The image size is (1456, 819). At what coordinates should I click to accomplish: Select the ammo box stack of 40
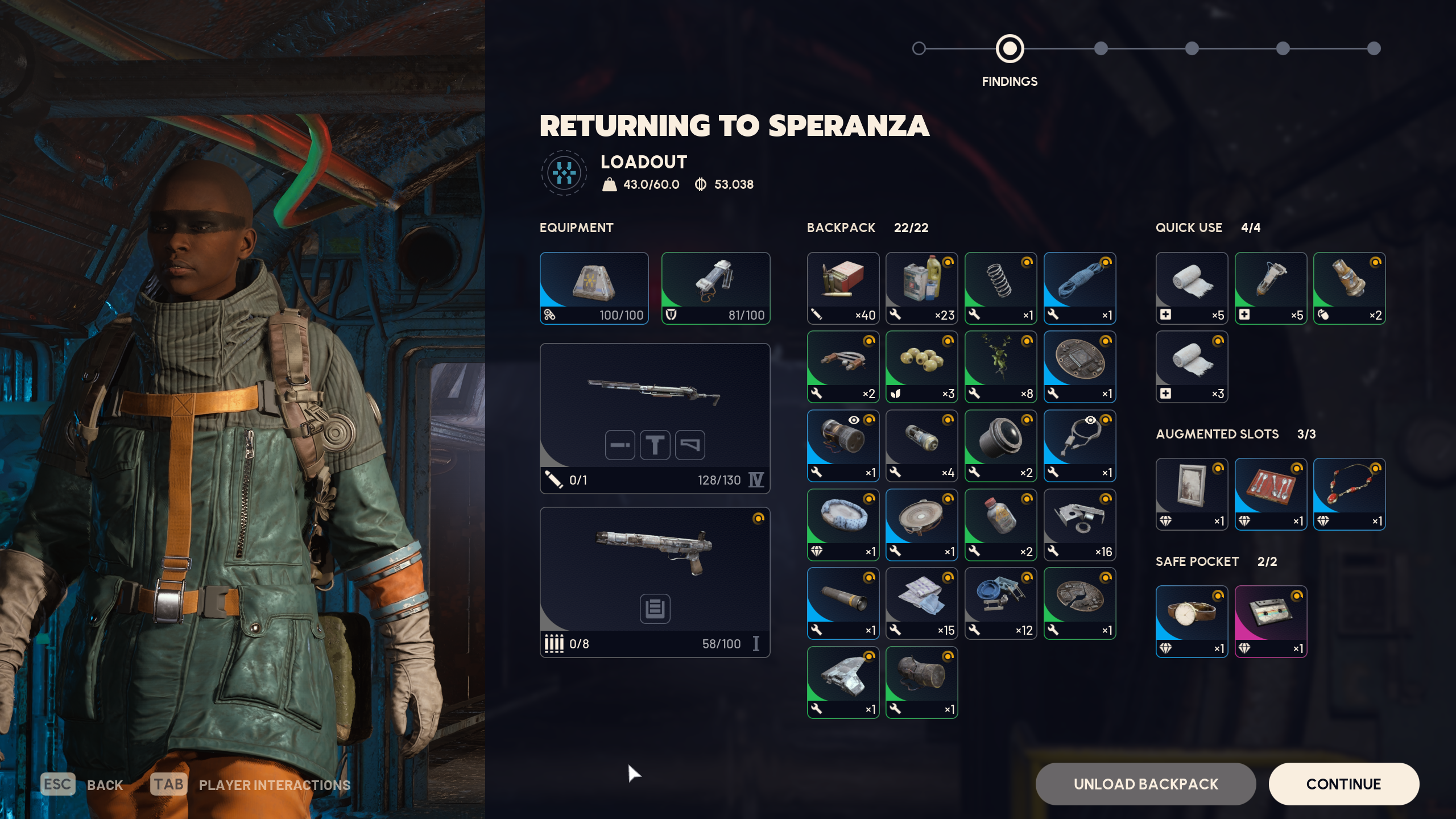pos(843,288)
